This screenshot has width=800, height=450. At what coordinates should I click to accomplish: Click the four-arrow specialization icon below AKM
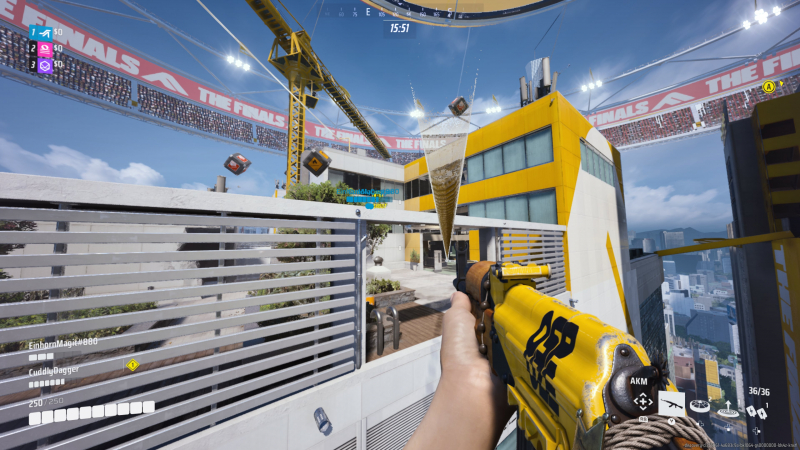coord(642,402)
